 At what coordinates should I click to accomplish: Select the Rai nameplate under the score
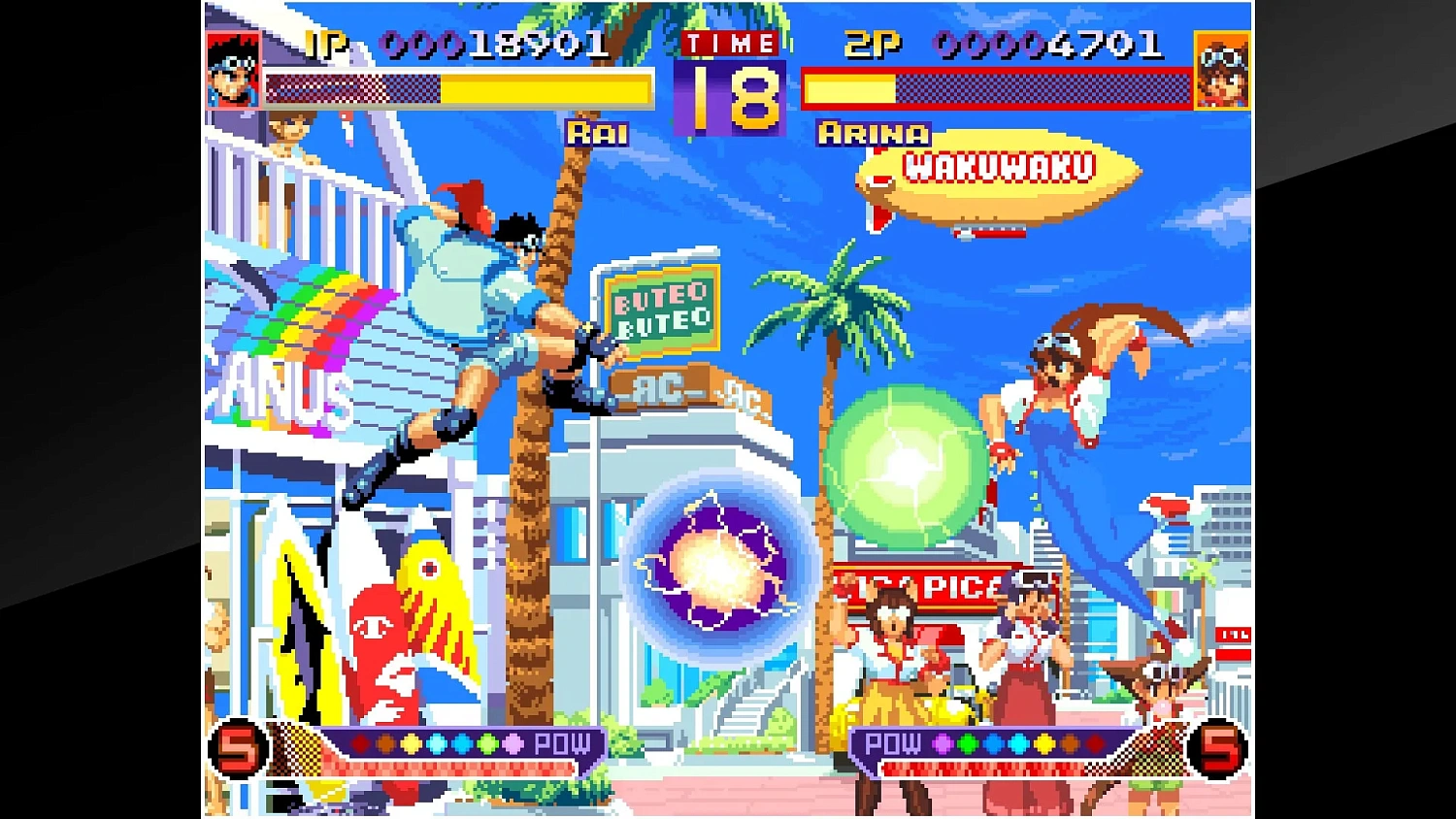(x=599, y=134)
